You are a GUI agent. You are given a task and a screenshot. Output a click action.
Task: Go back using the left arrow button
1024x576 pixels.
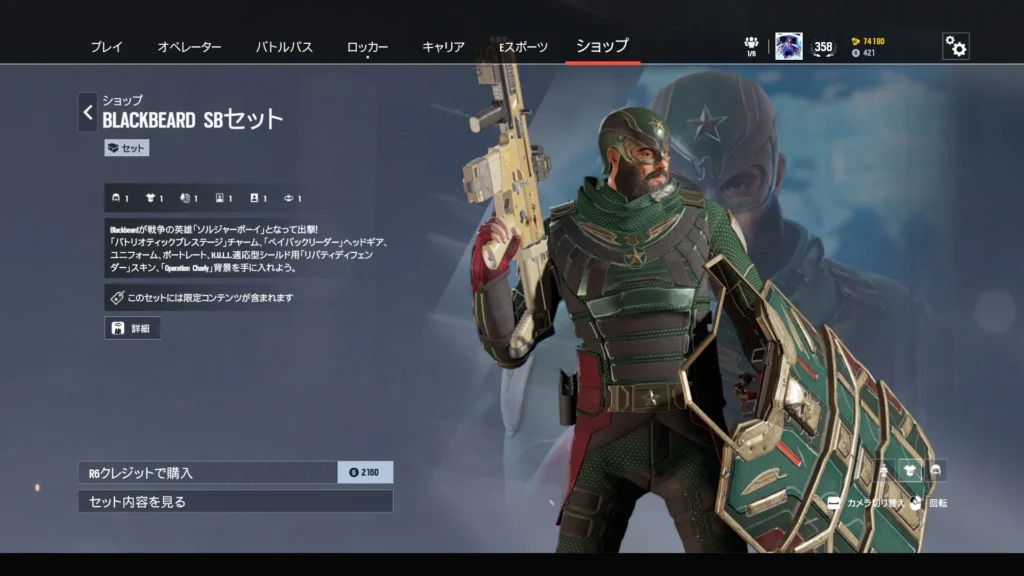click(88, 112)
